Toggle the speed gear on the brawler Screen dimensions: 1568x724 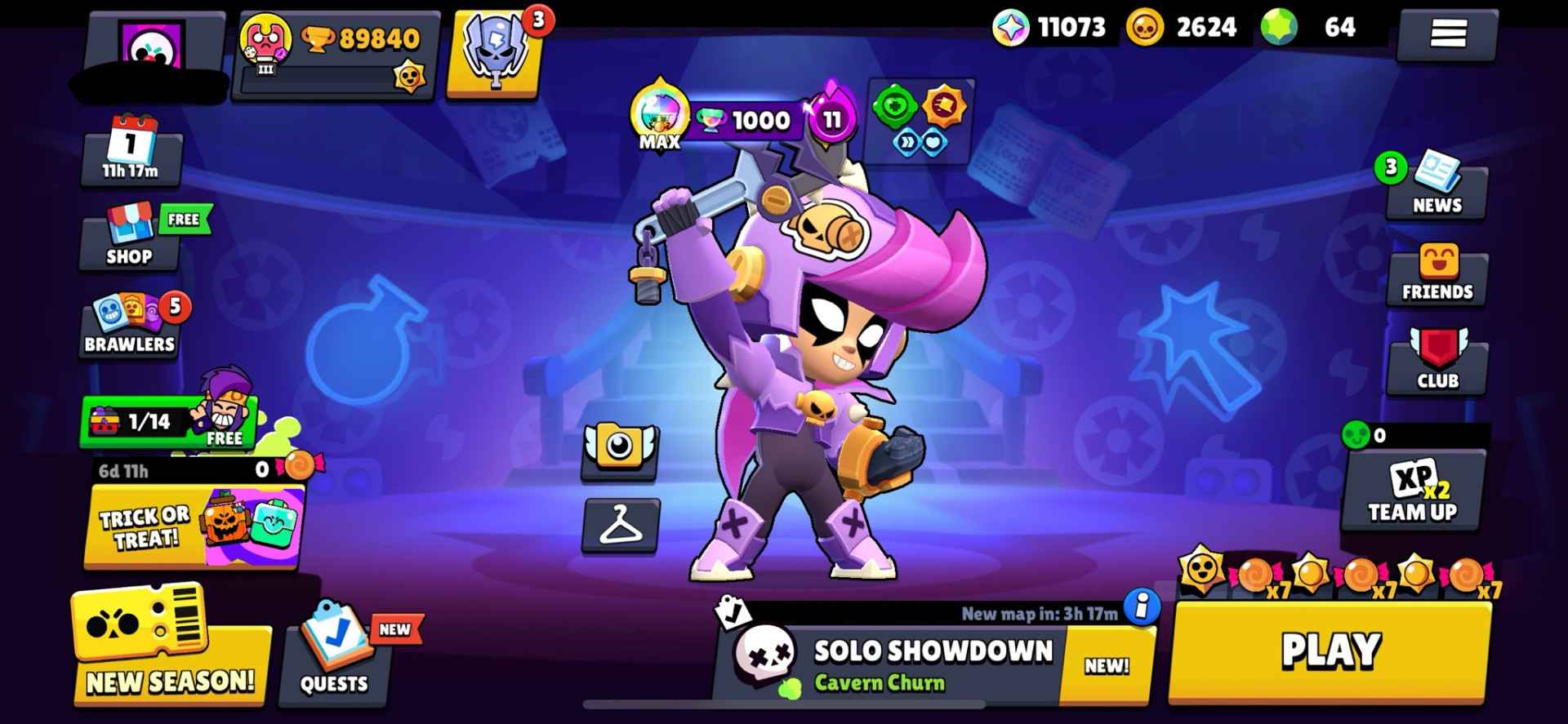908,140
